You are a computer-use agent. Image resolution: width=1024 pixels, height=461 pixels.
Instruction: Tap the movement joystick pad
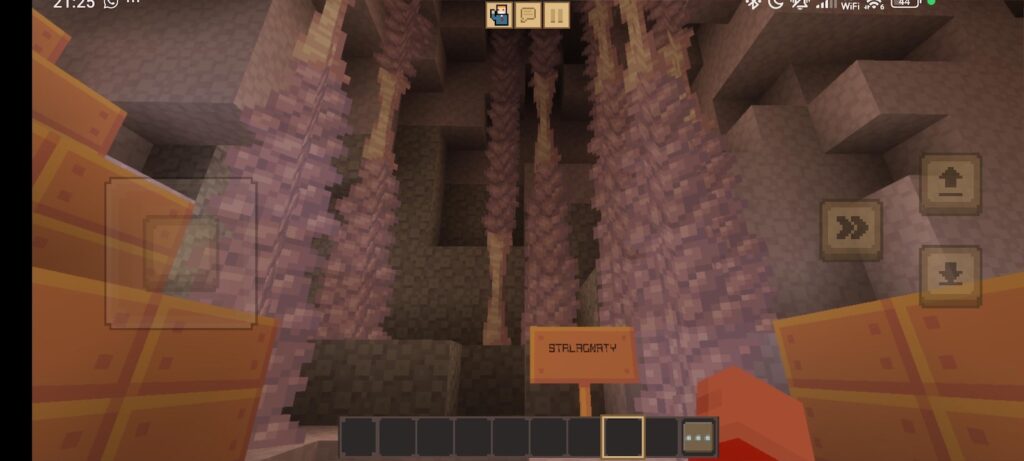(181, 253)
